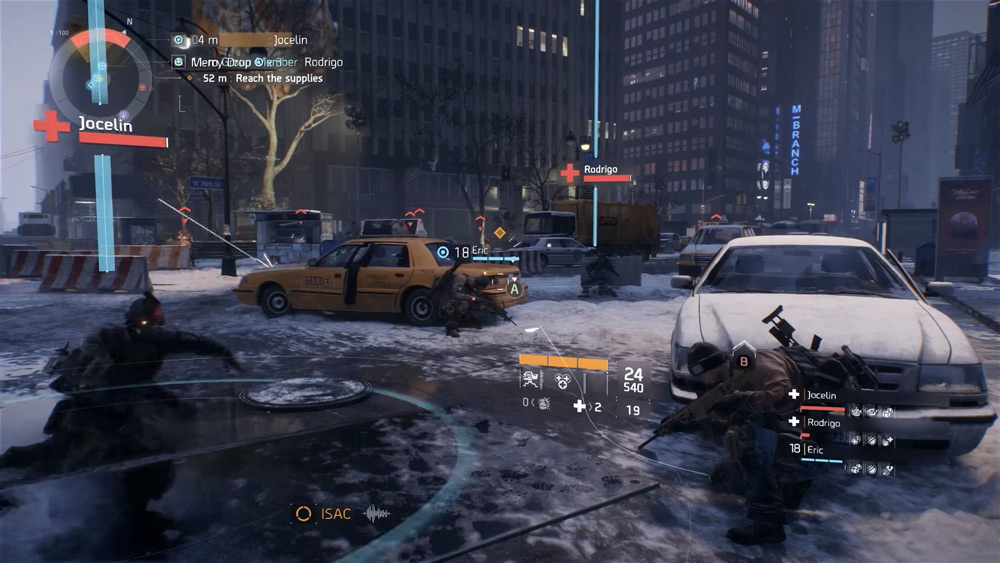Click the Eric player nameplate marker
The image size is (1000, 563).
pos(444,252)
